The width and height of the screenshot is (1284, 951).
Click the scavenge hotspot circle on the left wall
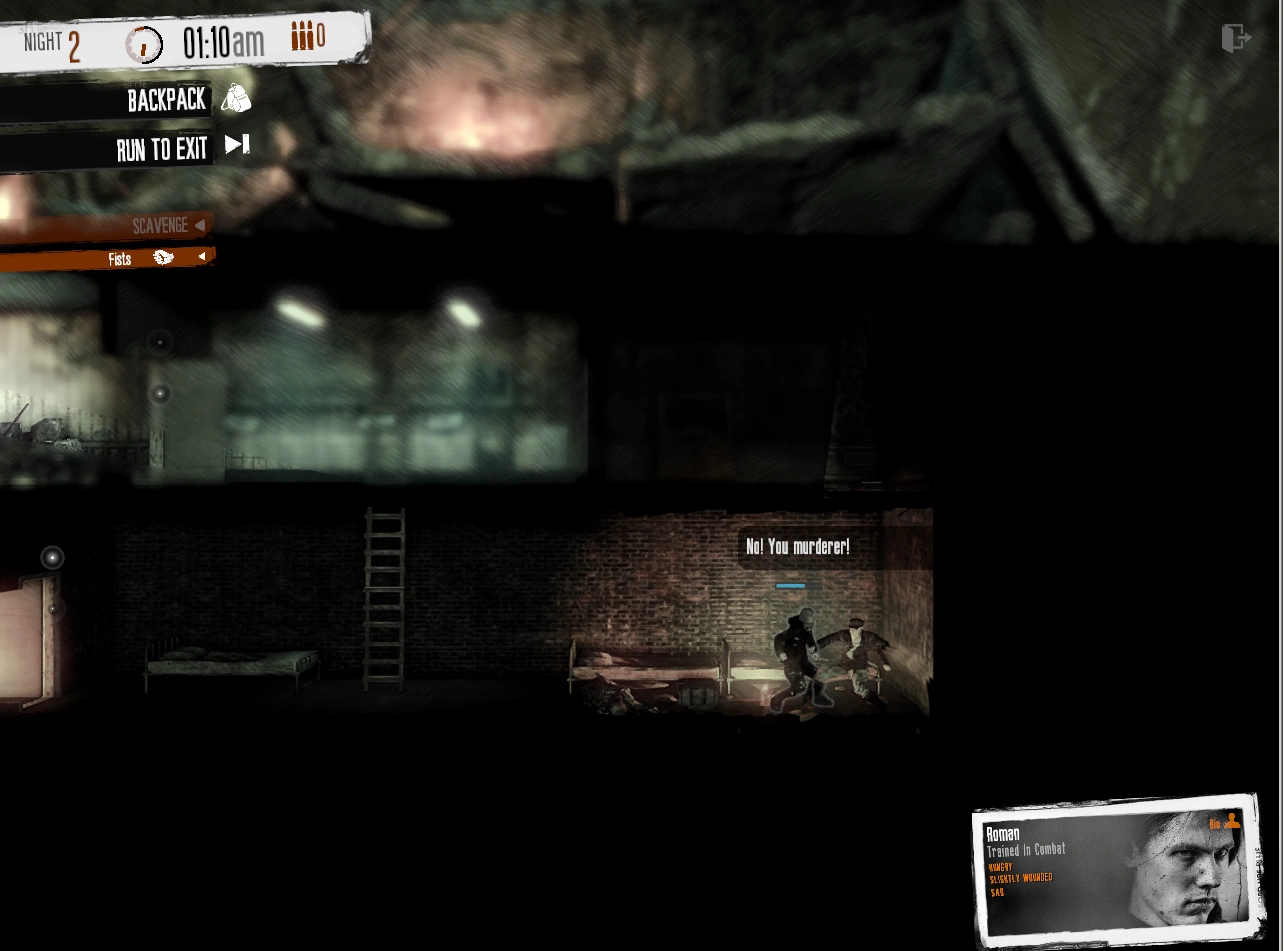point(158,343)
